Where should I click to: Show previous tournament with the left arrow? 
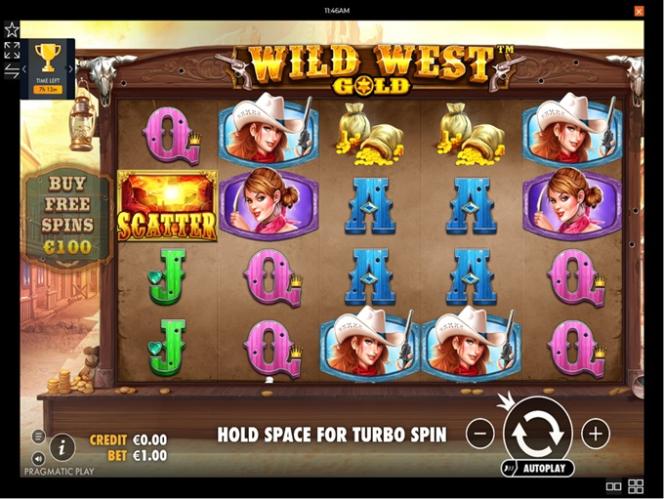coord(24,69)
